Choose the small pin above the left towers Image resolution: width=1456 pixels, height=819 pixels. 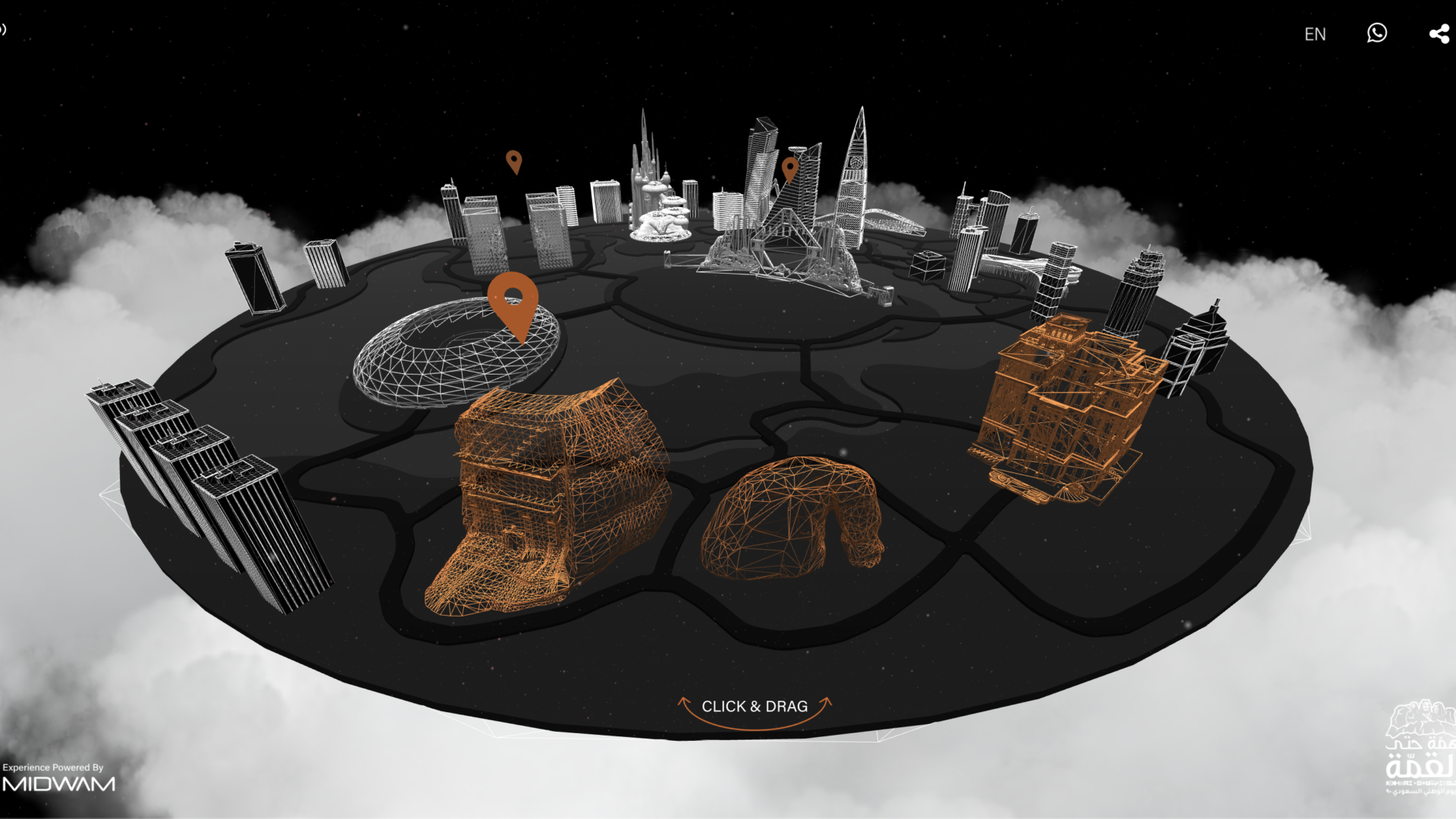(514, 161)
